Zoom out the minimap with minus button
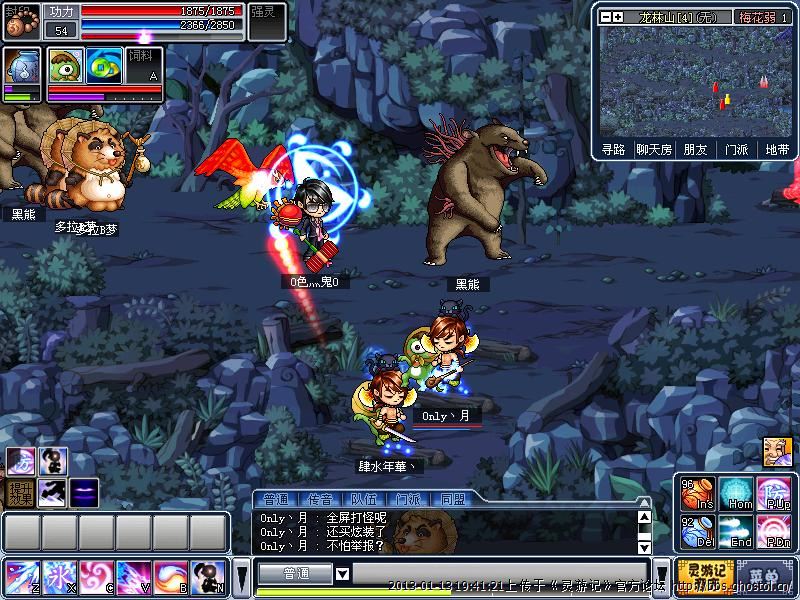 coord(606,17)
